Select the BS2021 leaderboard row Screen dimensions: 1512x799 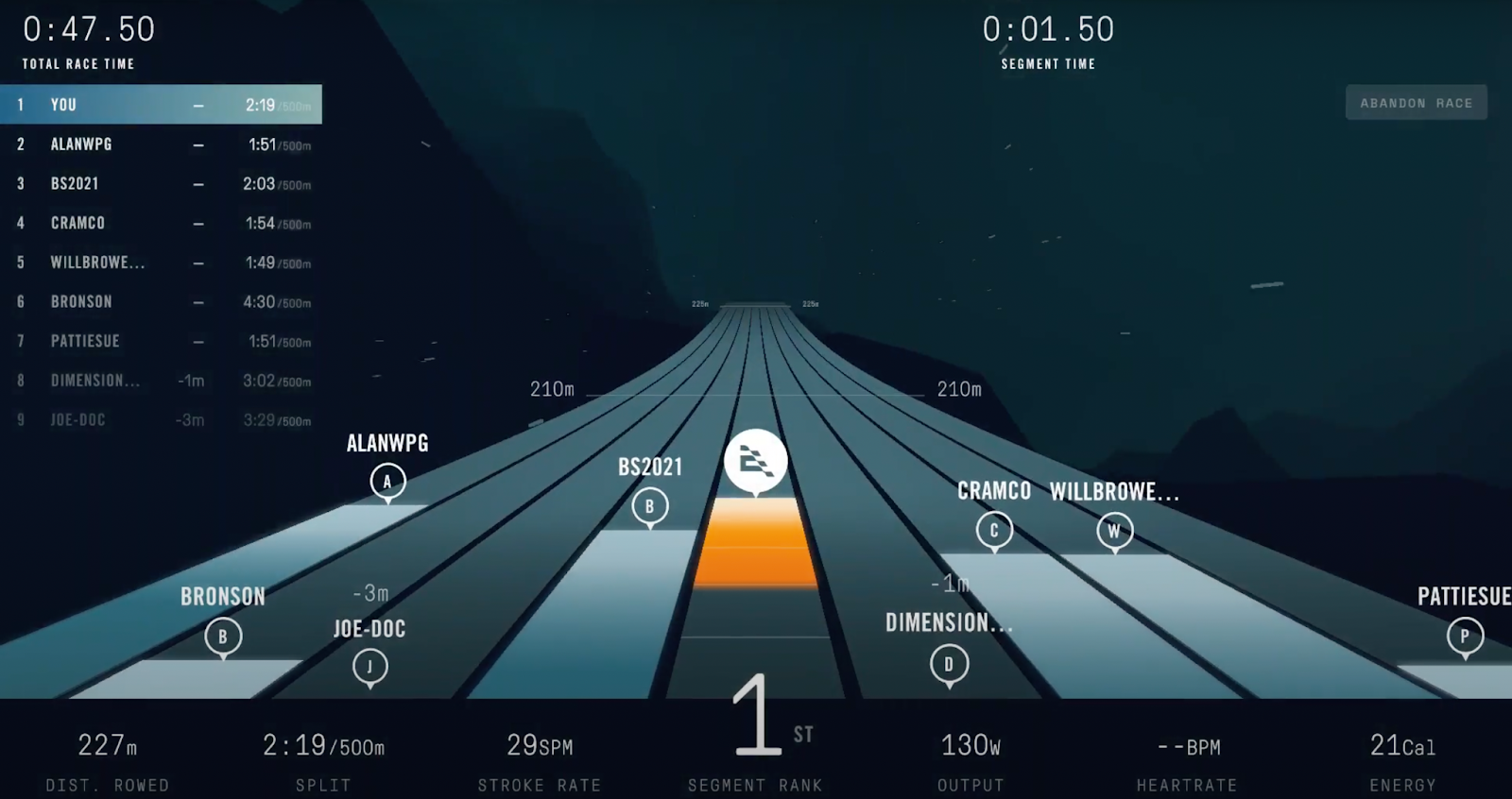click(x=161, y=184)
